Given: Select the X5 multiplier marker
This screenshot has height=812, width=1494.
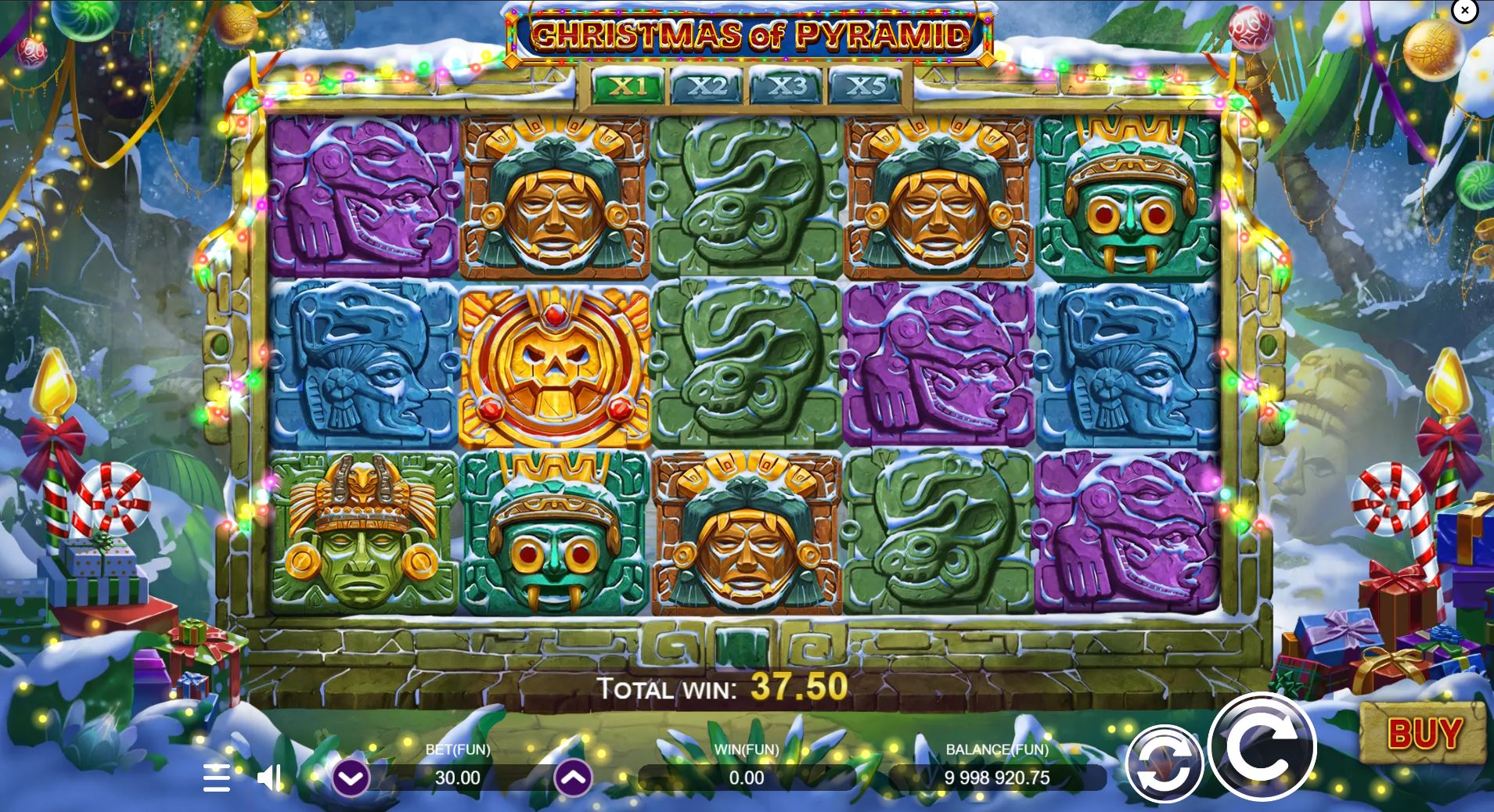Looking at the screenshot, I should coord(869,87).
